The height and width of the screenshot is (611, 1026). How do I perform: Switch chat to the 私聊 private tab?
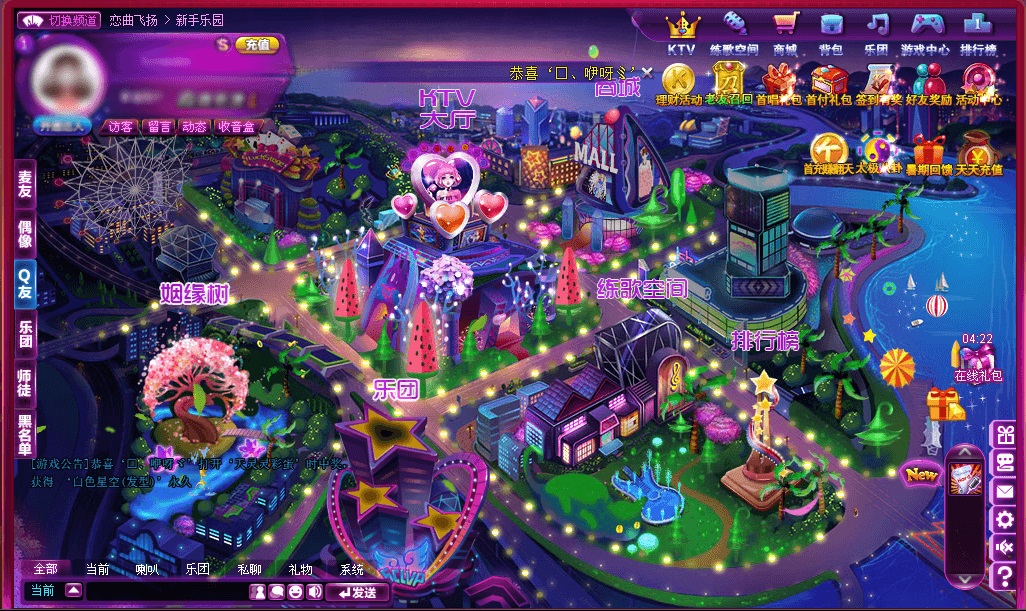click(x=249, y=569)
